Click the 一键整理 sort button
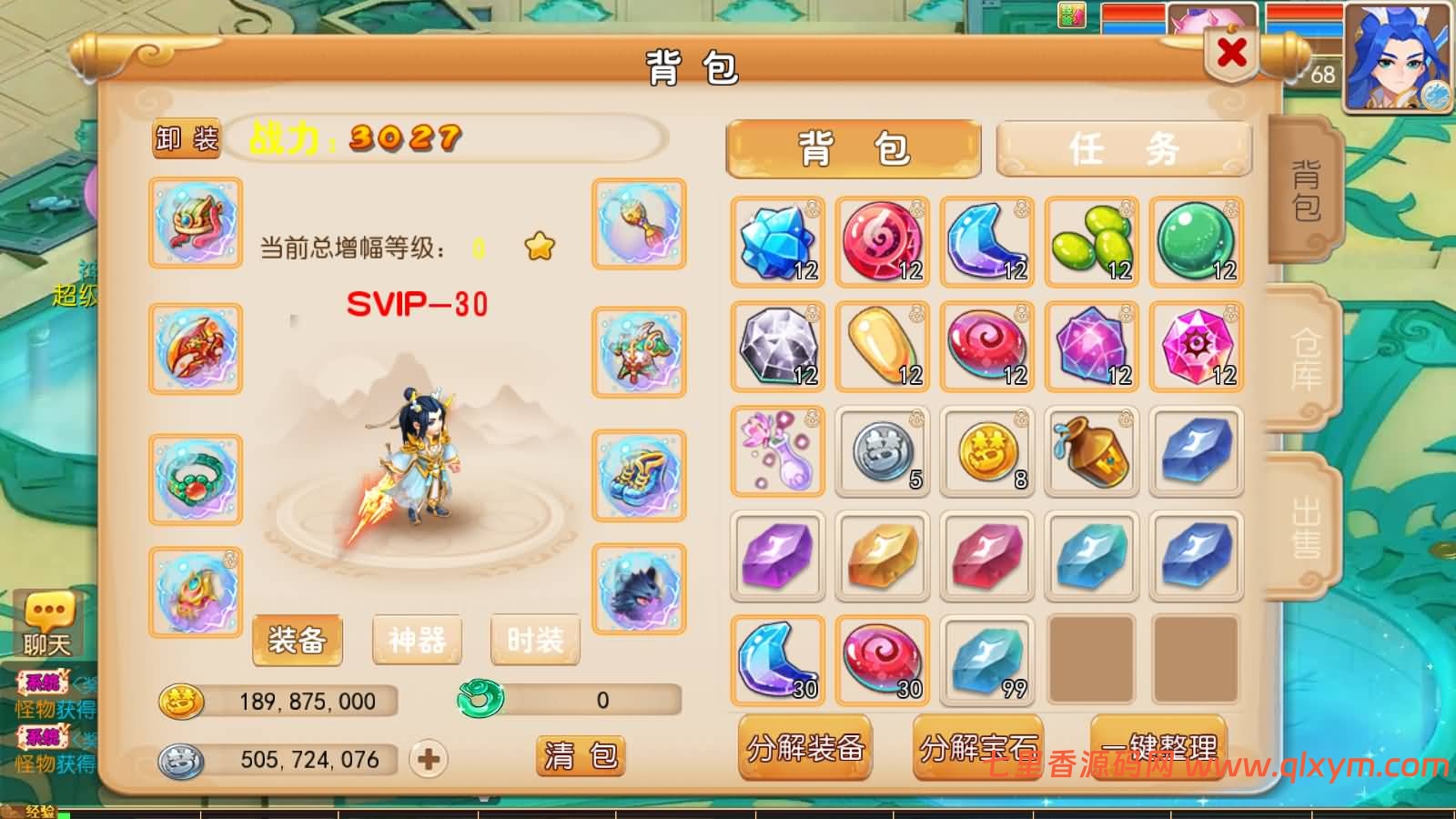Viewport: 1456px width, 819px height. pos(1158,748)
